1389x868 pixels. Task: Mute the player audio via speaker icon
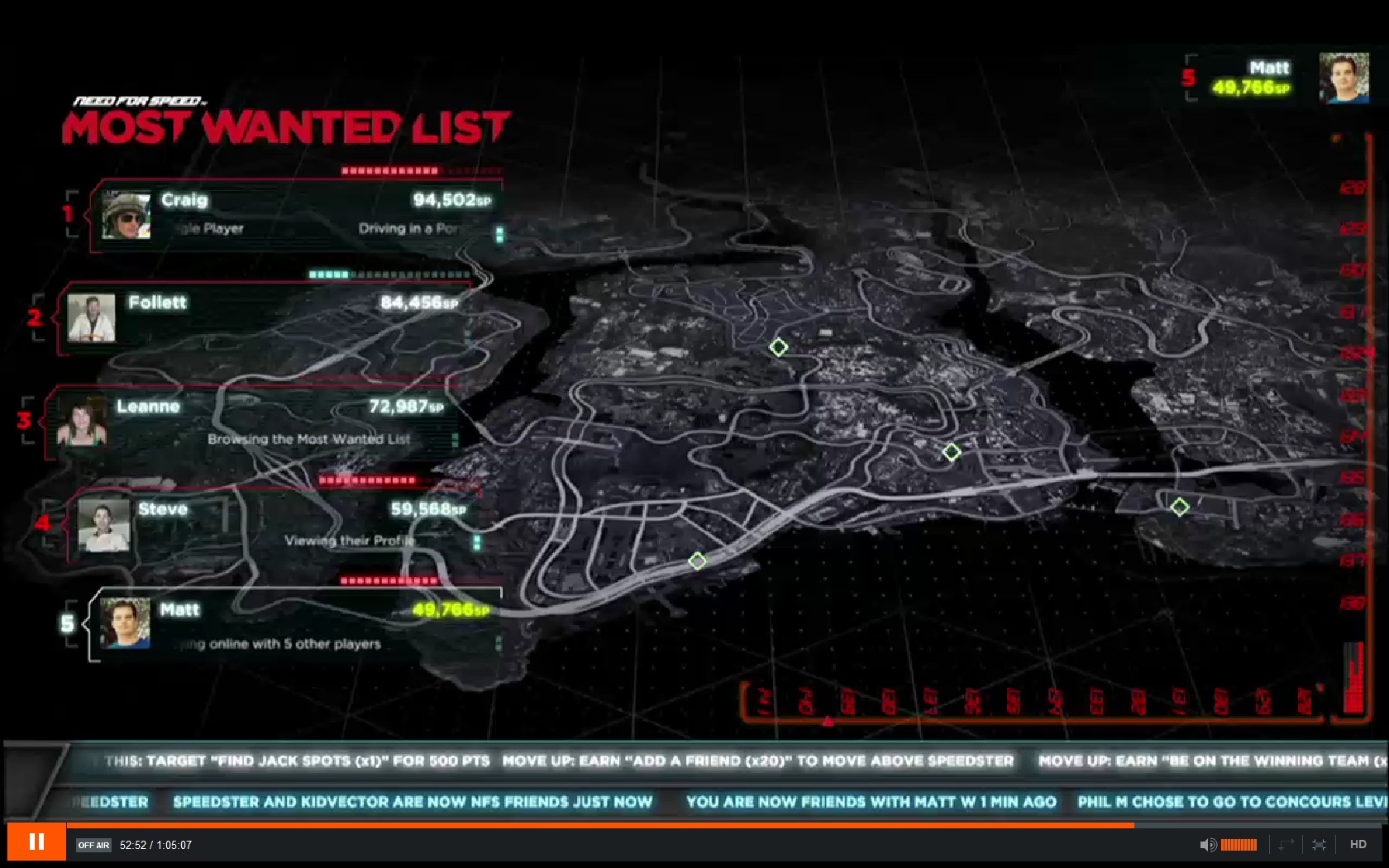click(1209, 844)
